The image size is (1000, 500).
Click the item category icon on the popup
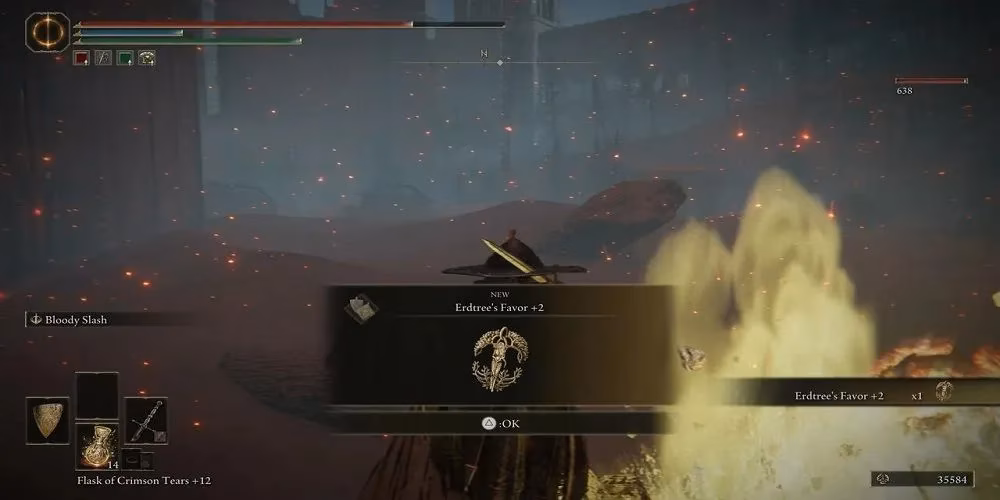362,309
